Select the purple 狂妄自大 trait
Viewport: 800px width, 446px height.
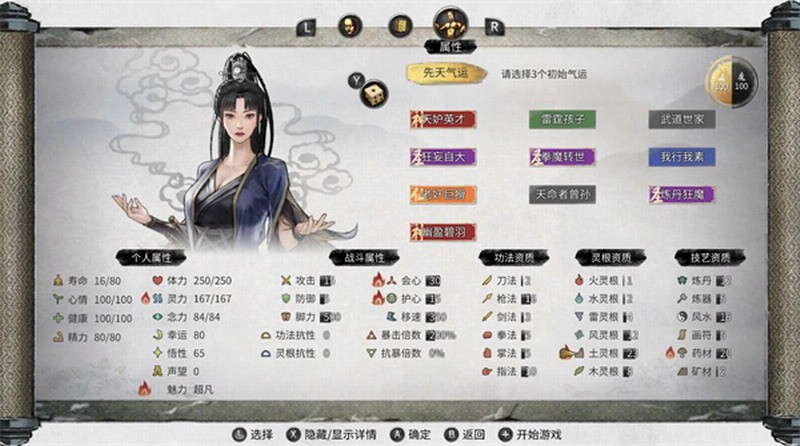(x=442, y=157)
